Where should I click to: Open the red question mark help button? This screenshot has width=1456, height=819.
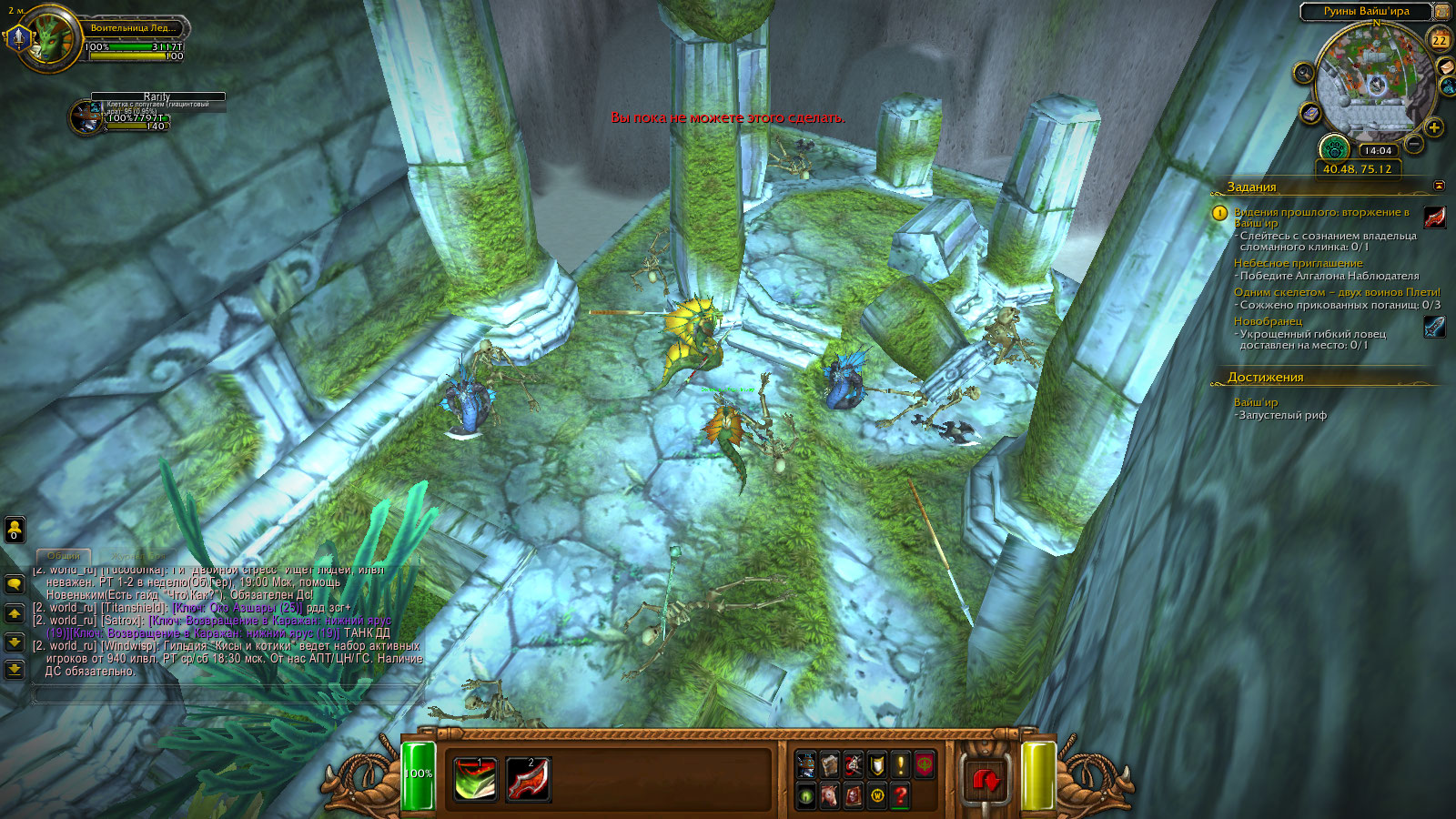(x=900, y=796)
